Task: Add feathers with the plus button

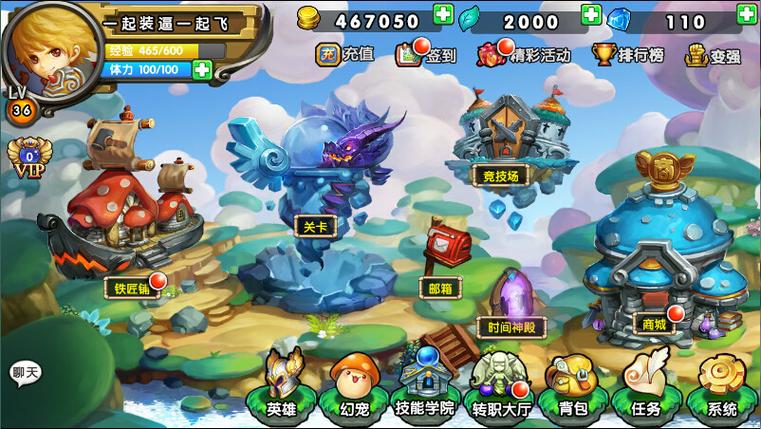Action: (591, 15)
